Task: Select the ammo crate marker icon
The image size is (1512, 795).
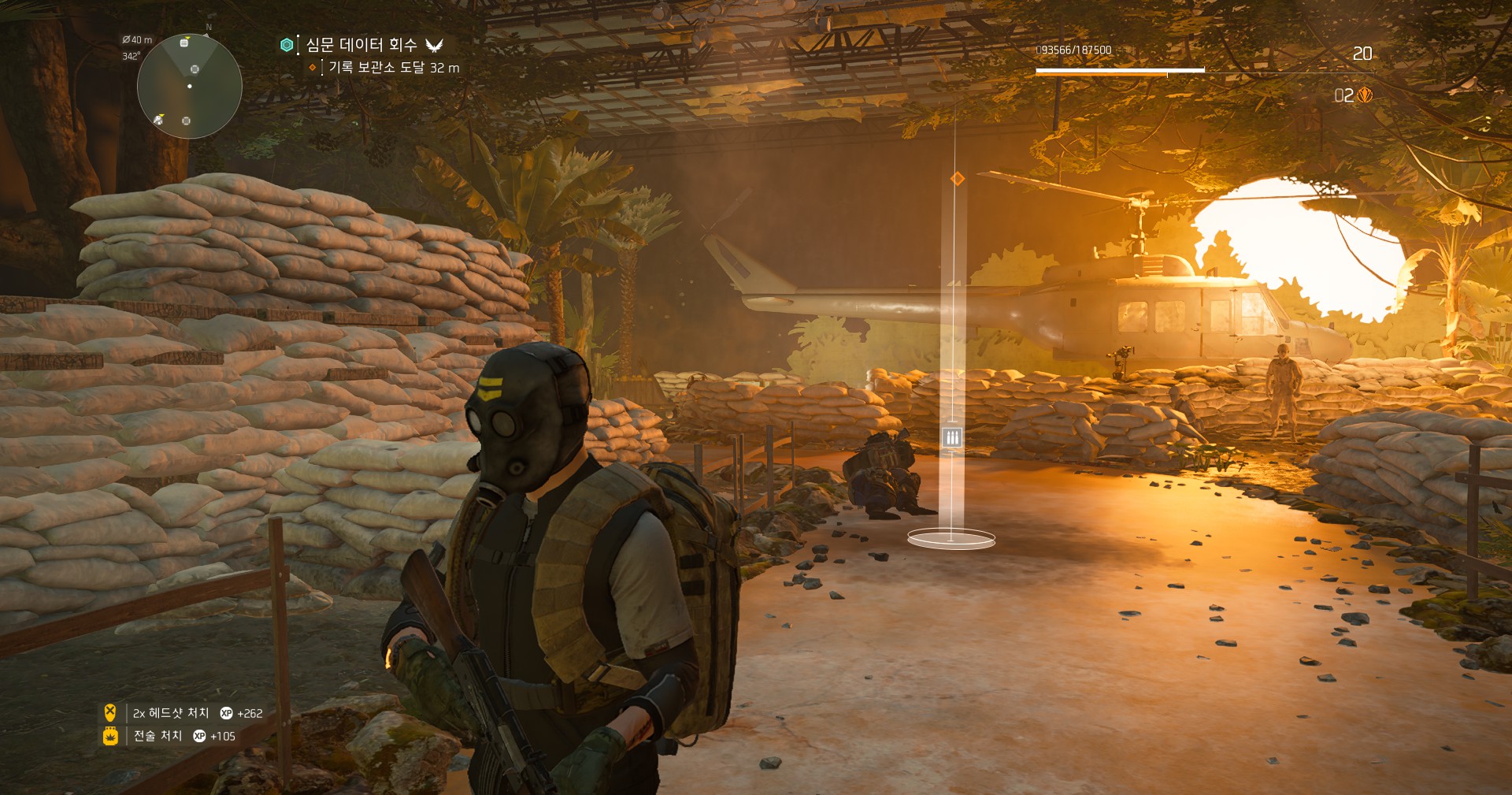Action: point(952,437)
